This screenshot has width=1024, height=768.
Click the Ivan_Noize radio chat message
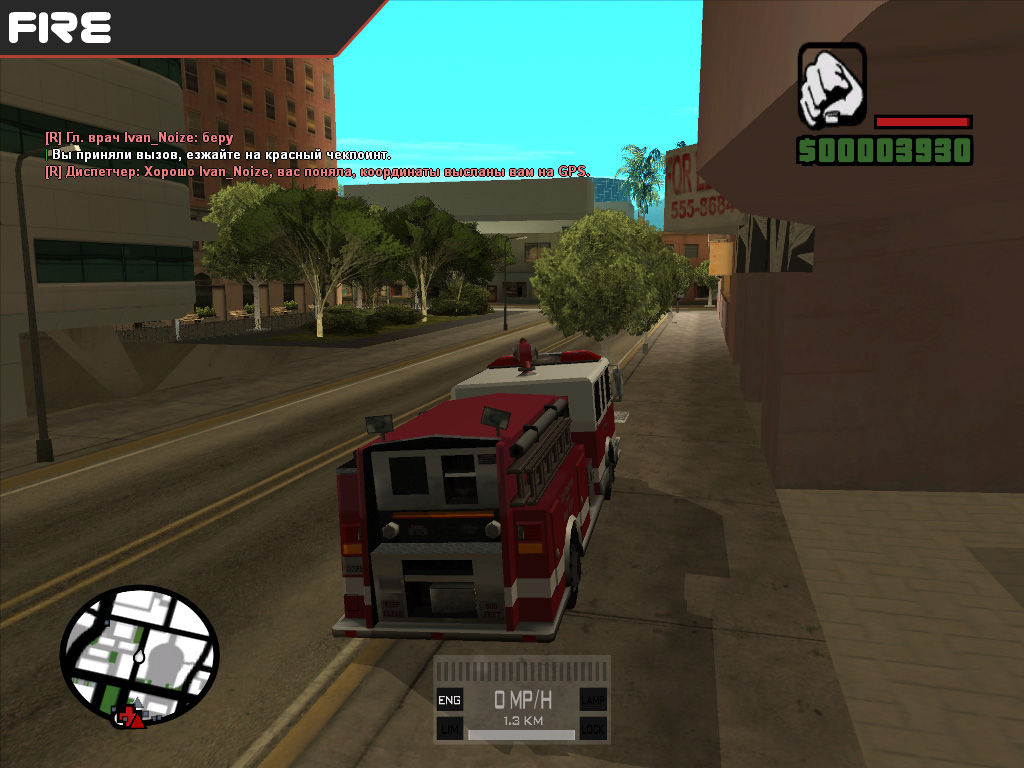[x=139, y=138]
